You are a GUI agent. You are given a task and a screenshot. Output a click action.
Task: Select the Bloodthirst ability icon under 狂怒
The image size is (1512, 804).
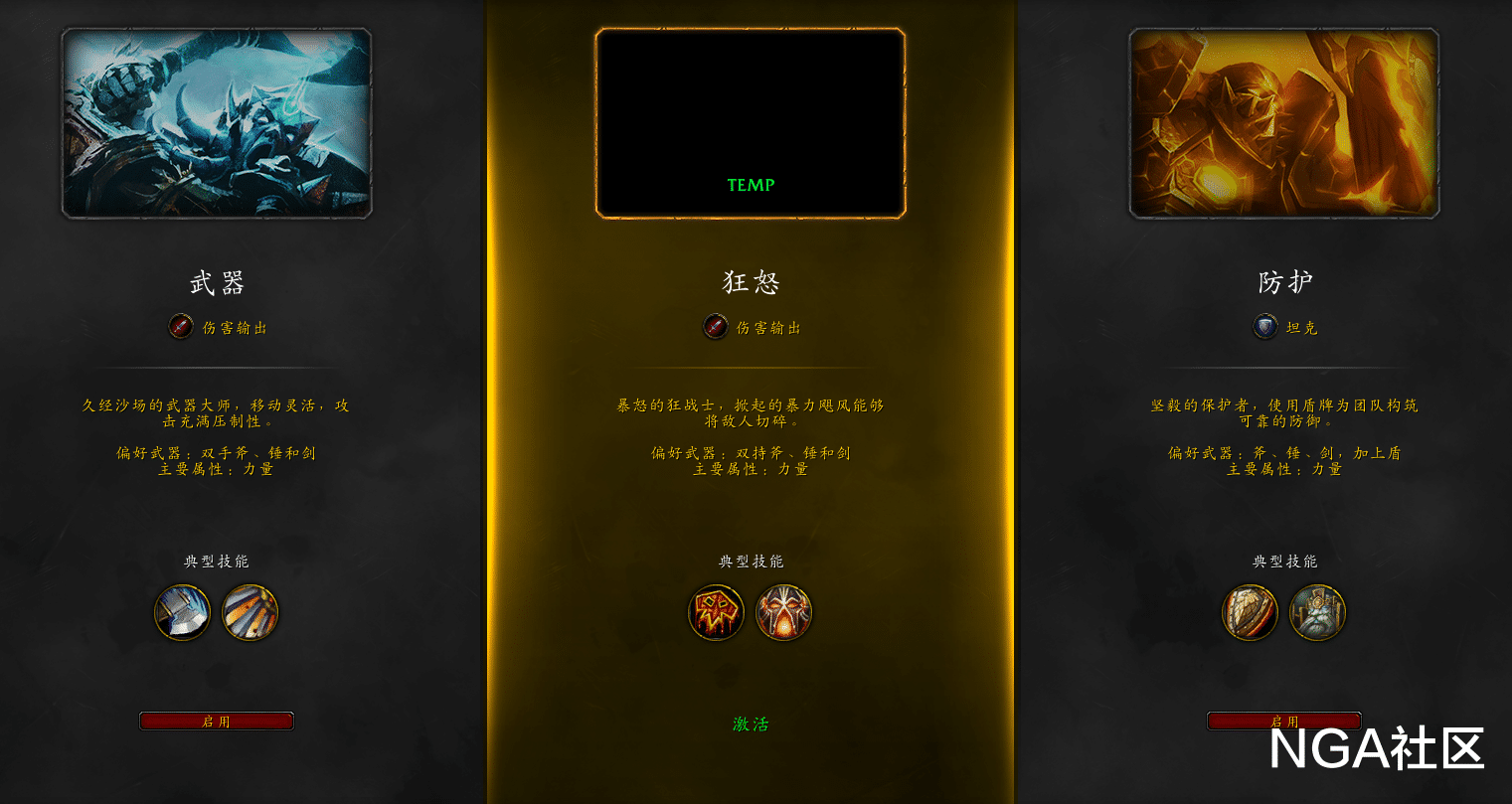click(717, 612)
